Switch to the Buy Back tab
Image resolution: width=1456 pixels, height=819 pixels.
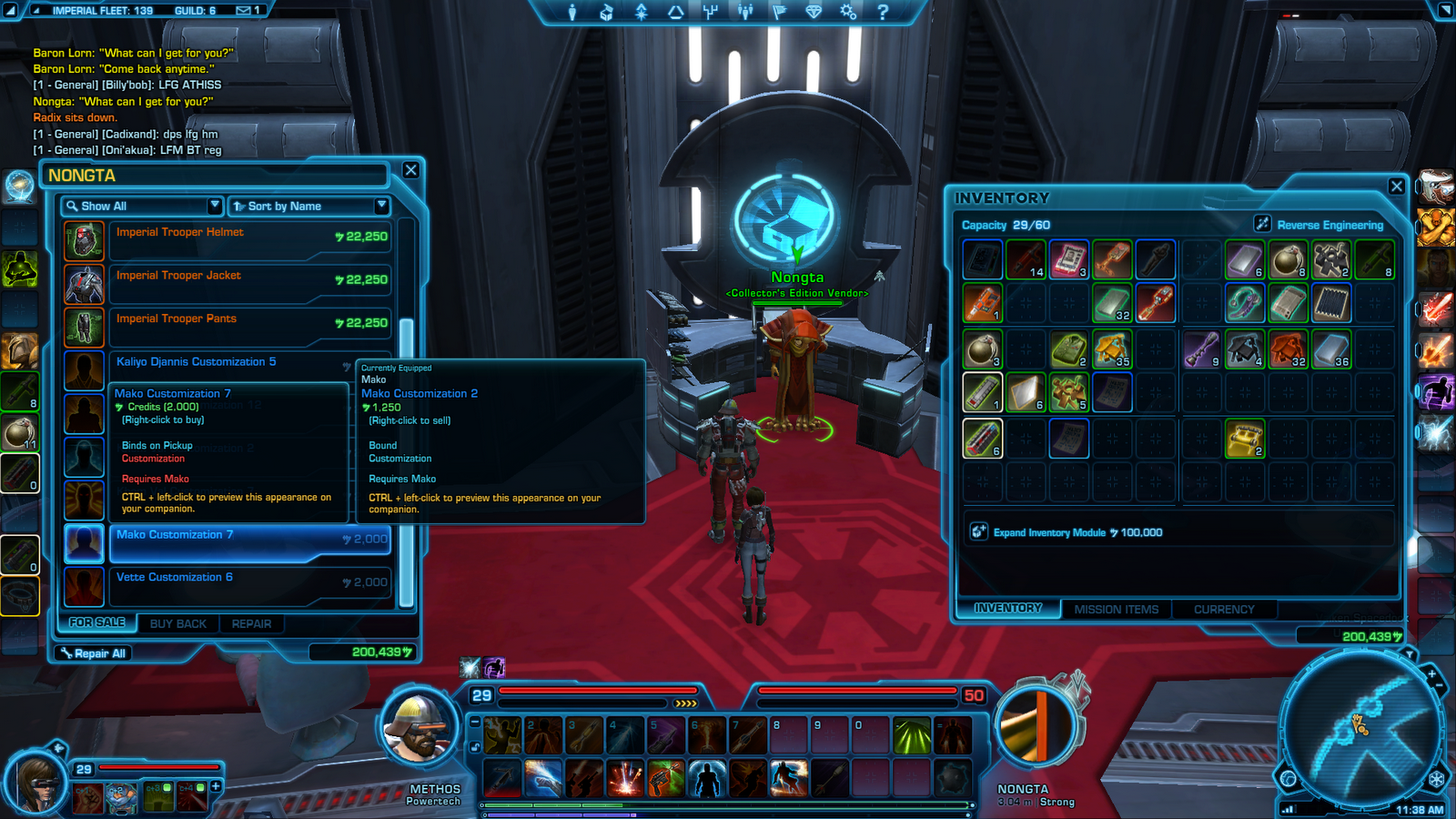pos(178,624)
